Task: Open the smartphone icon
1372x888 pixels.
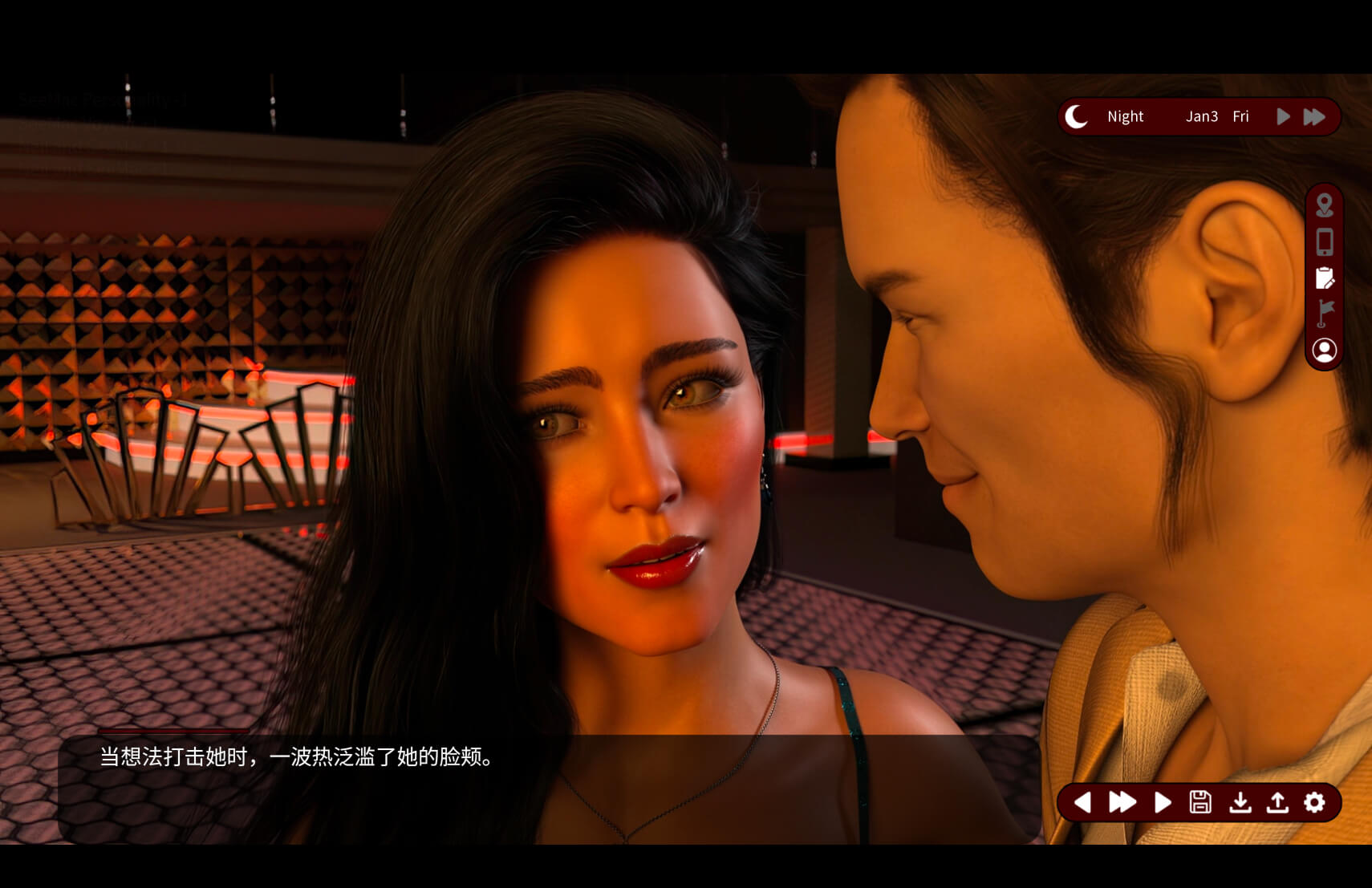Action: 1324,241
